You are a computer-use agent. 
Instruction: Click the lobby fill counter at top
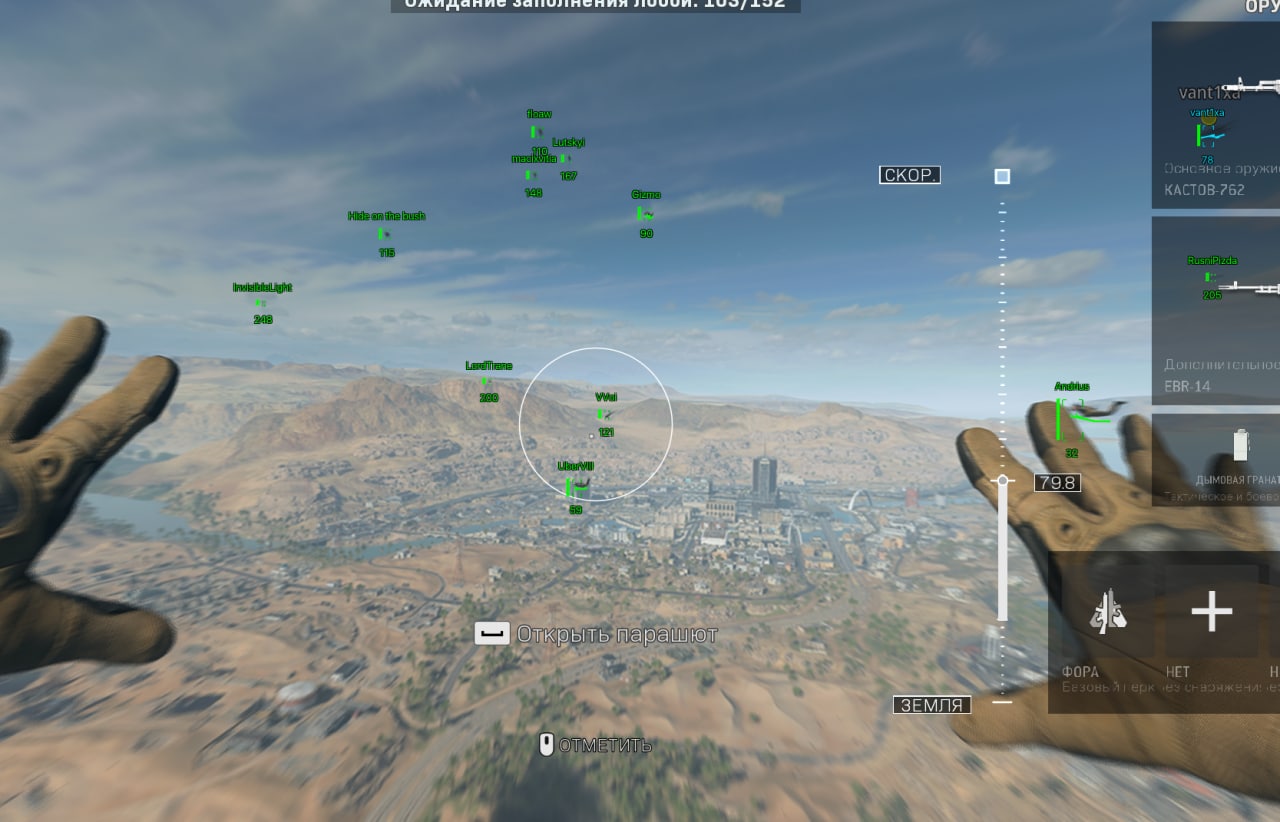tap(594, 4)
